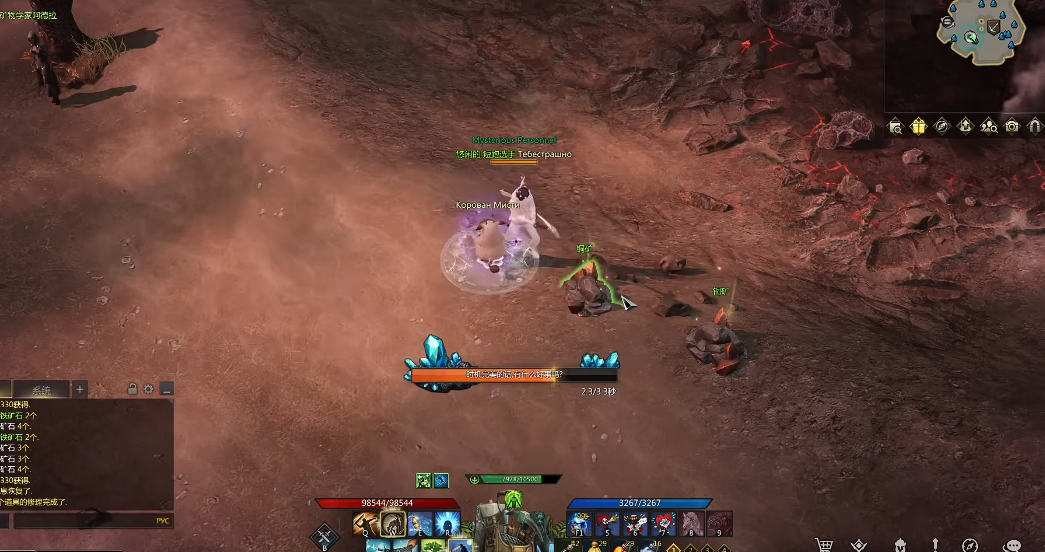
Task: Click the yellow gift box icon
Action: pyautogui.click(x=918, y=126)
